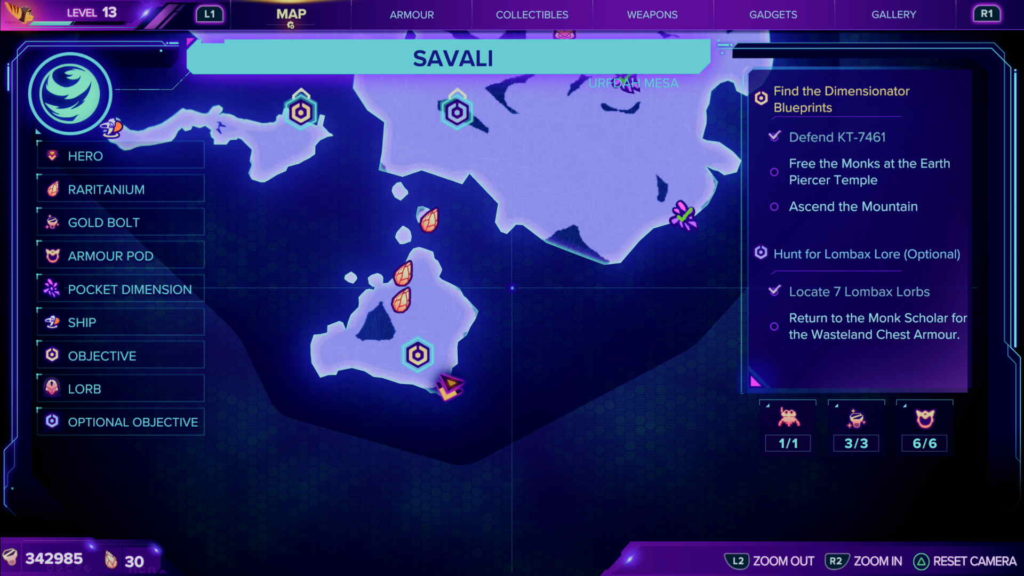1024x576 pixels.
Task: Open the Collectibles tab
Action: [x=532, y=15]
